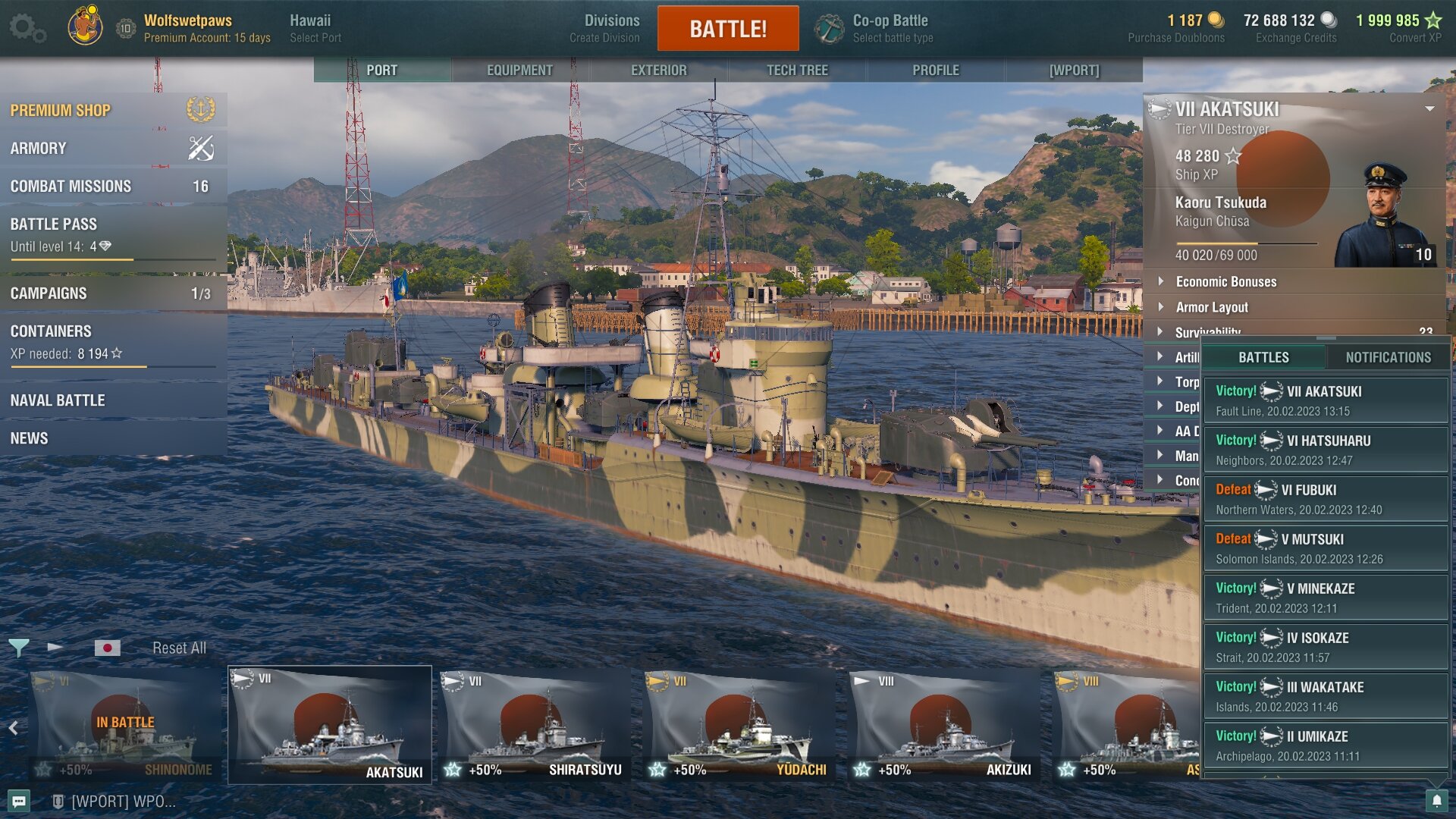Select the Shiratsuyu ship in carousel
The width and height of the screenshot is (1456, 819).
point(535,726)
